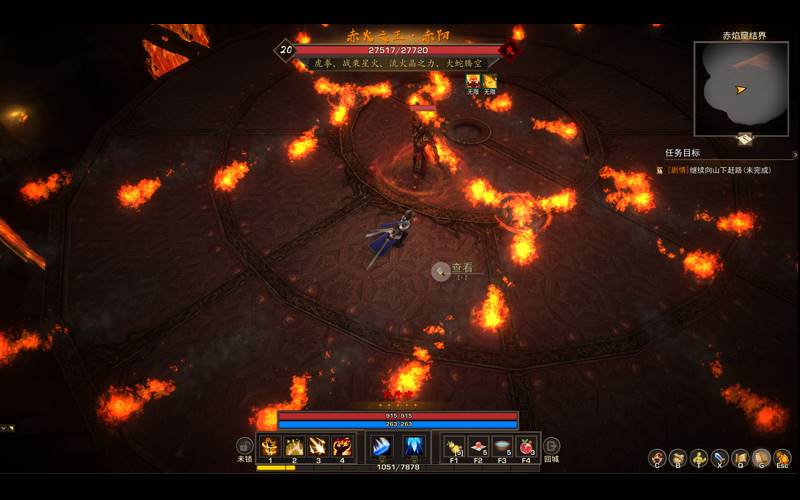Viewport: 800px width, 500px height.
Task: Use the soup bowl item in F3
Action: [502, 446]
